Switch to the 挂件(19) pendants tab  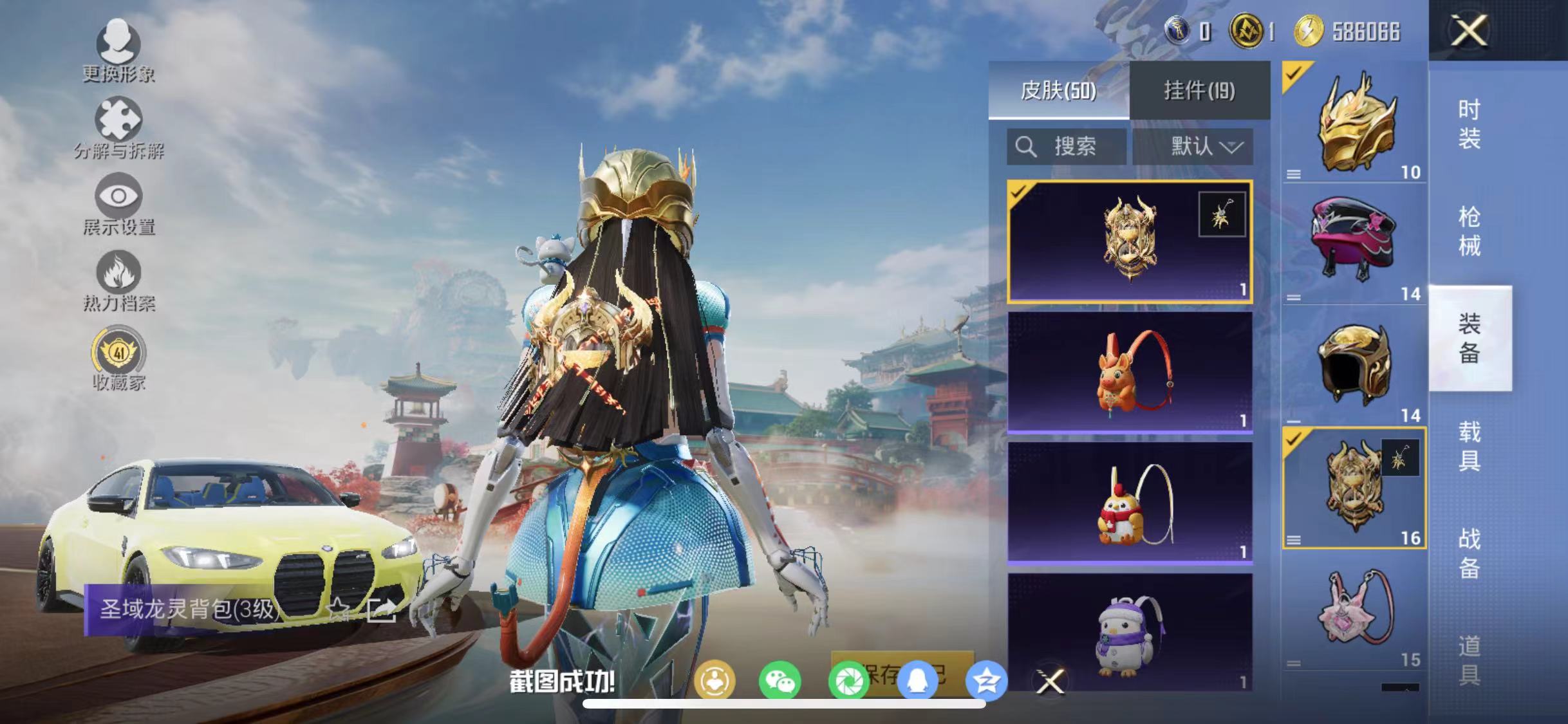point(1199,91)
